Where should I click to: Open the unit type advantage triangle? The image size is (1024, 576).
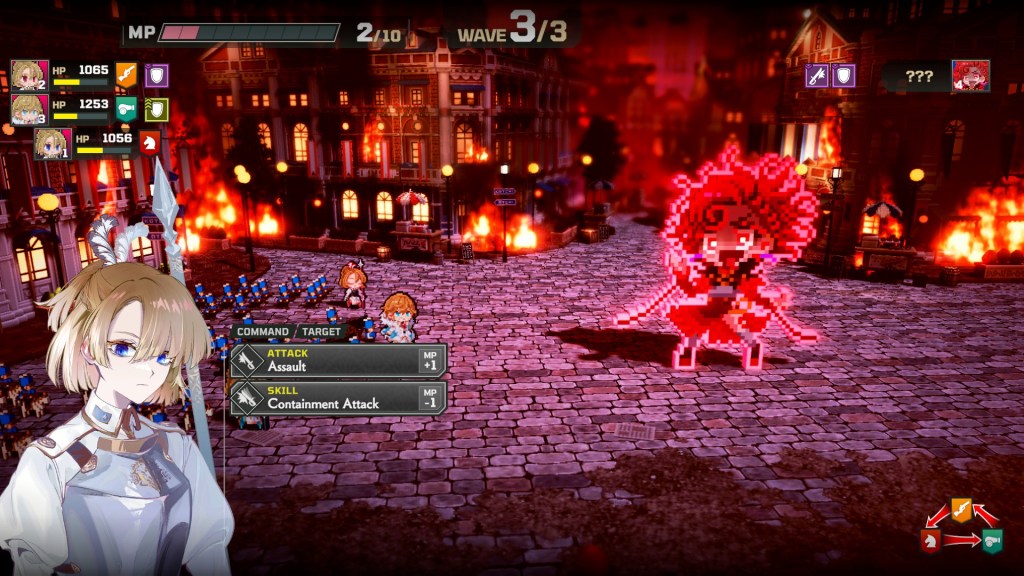(961, 528)
